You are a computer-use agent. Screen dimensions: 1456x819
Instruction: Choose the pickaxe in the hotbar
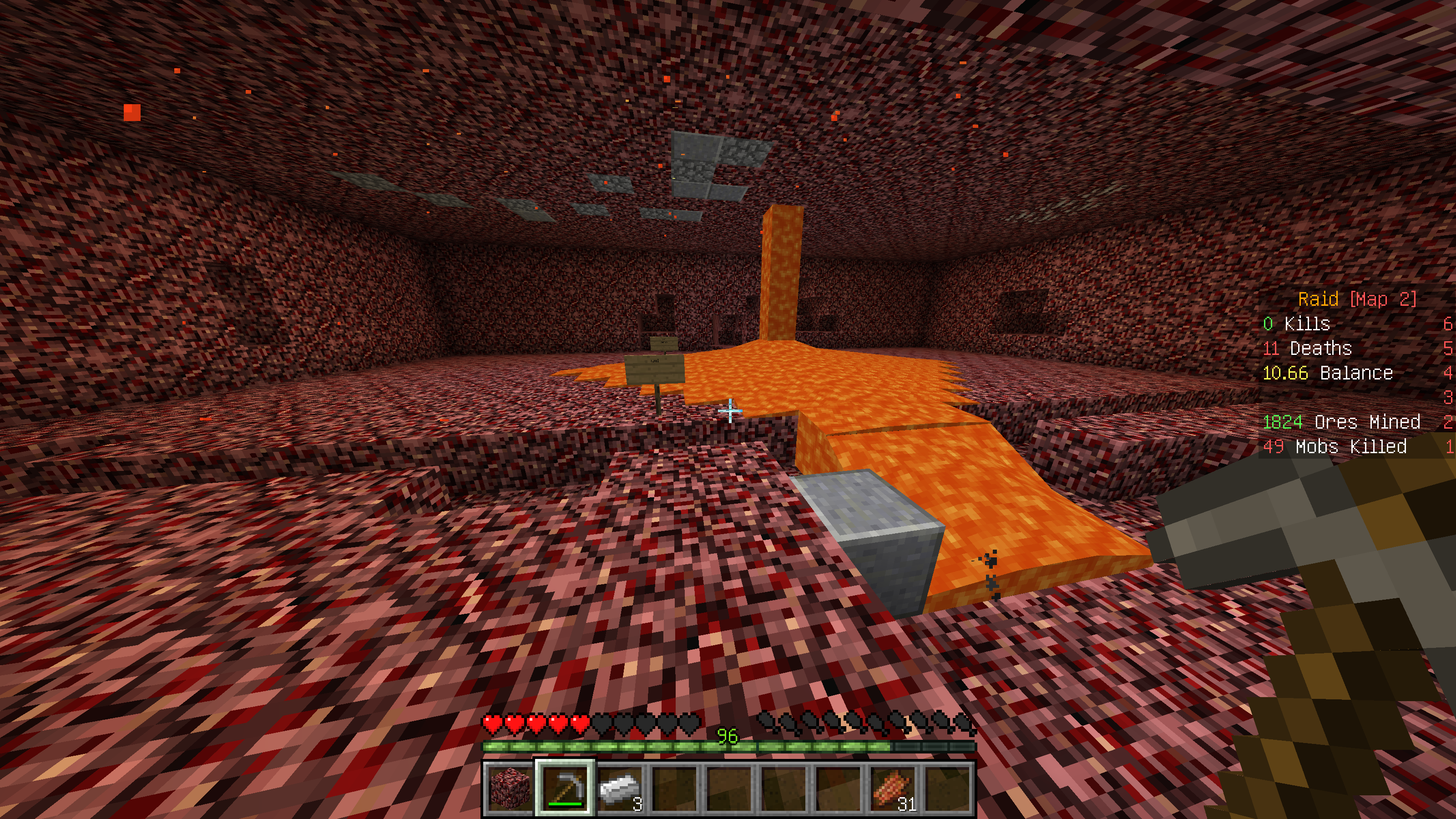pos(565,788)
